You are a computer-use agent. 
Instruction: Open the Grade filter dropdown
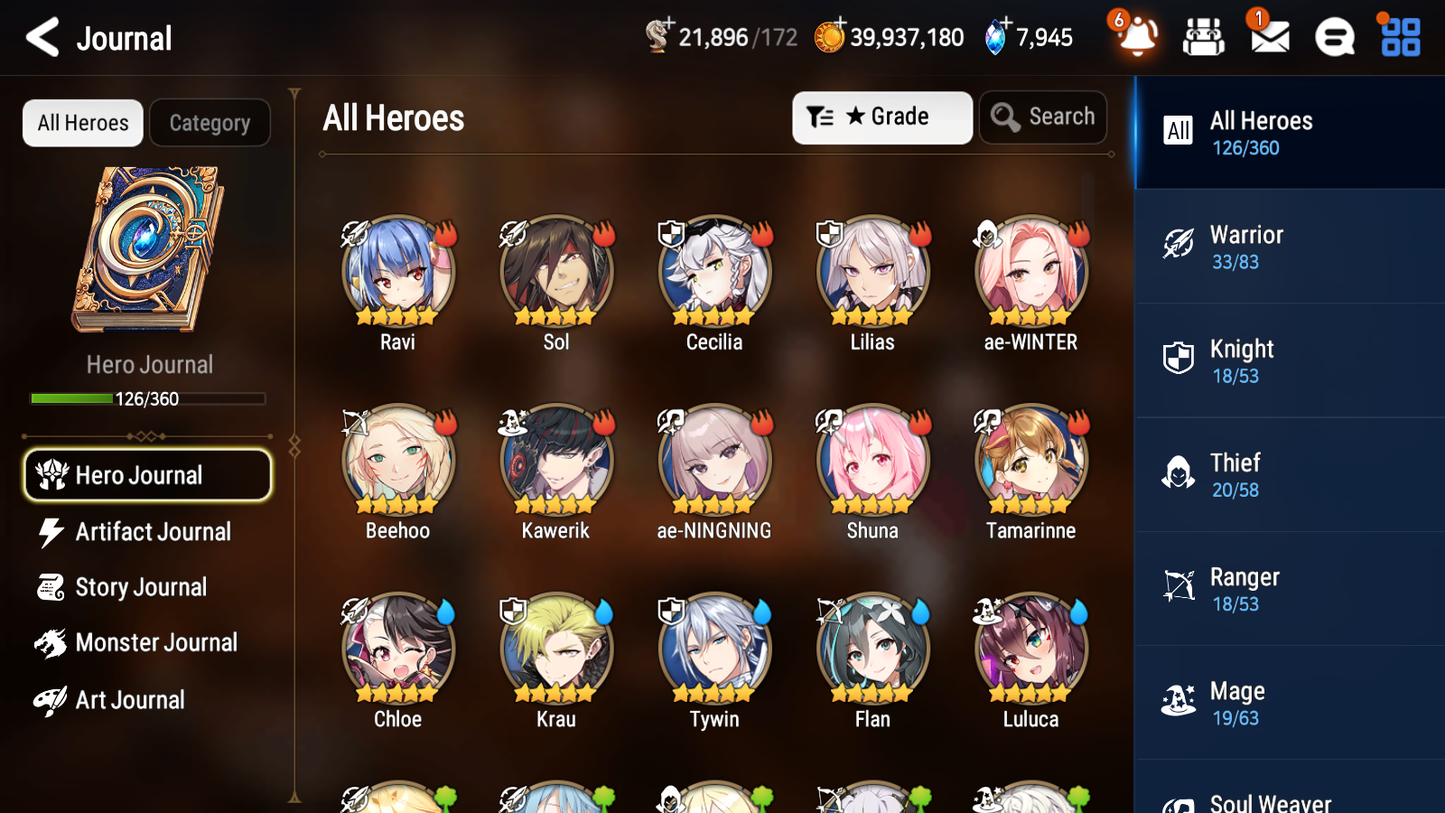point(881,117)
